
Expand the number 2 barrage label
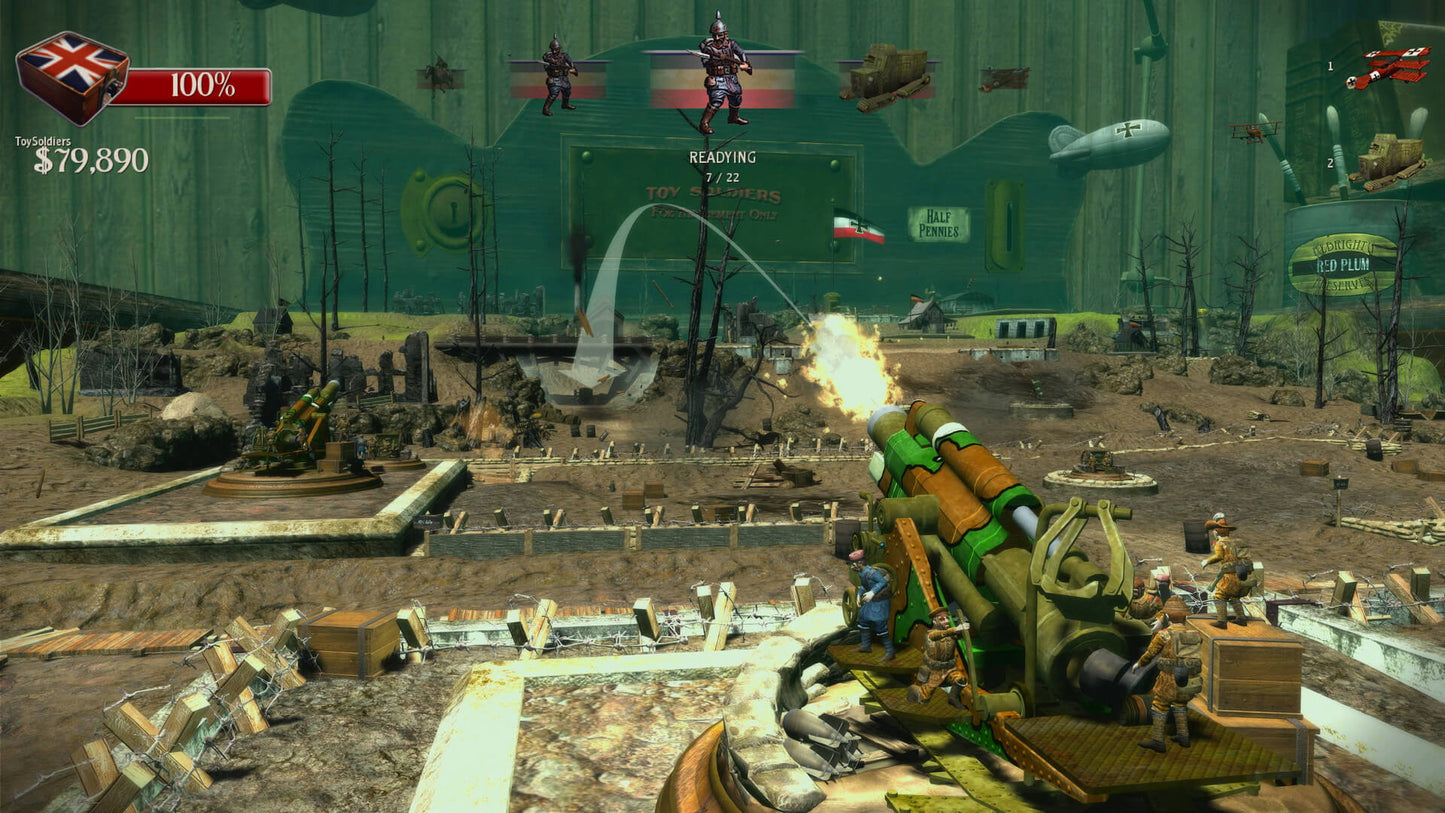(1331, 163)
